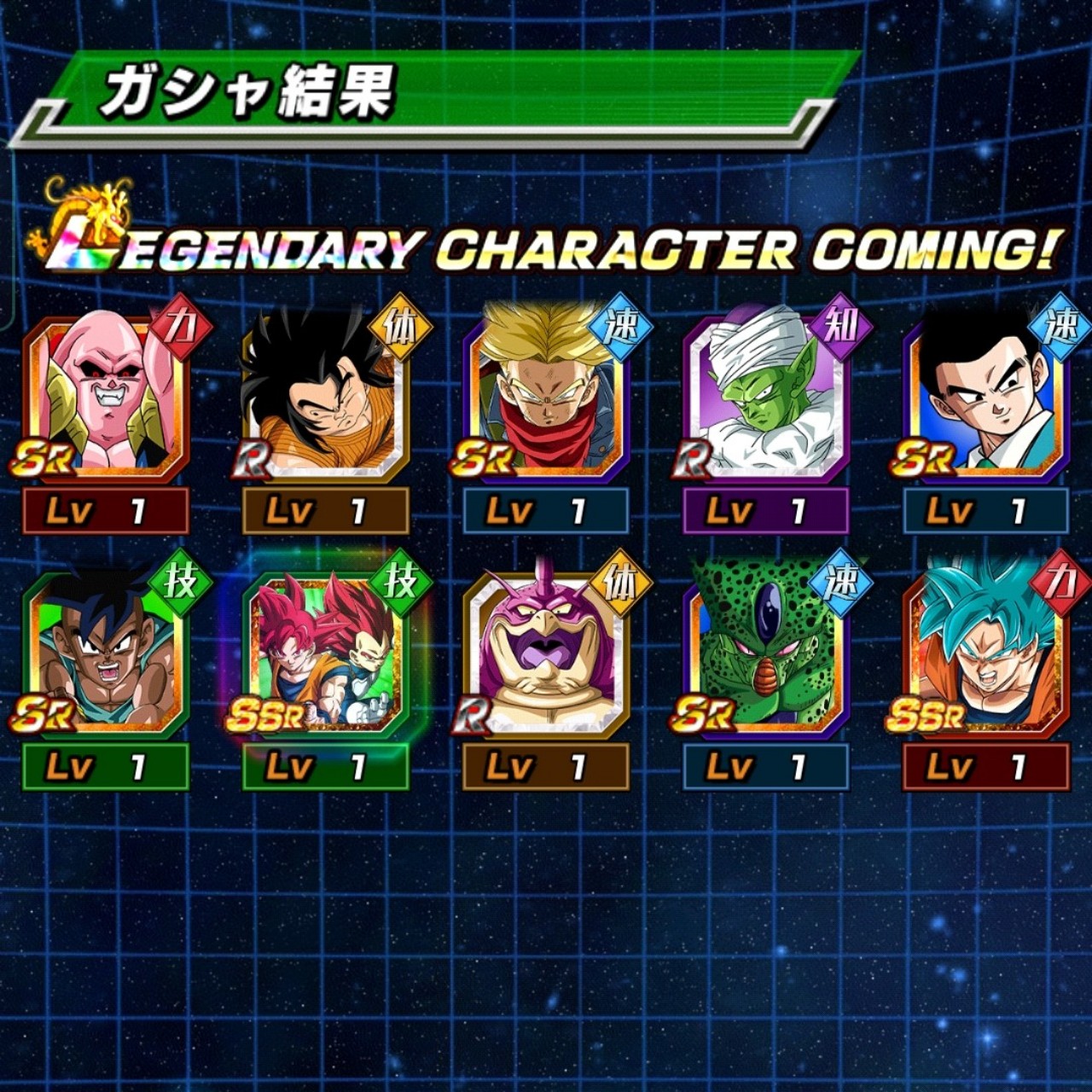Tap the black-haired R card in orange

click(x=326, y=397)
